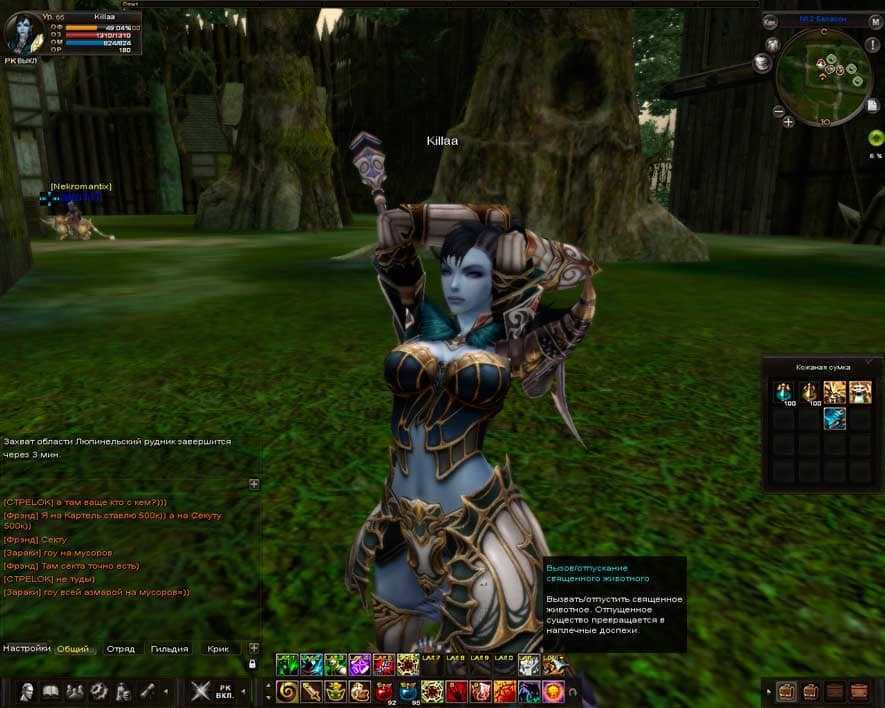885x708 pixels.
Task: Open the book icon in bottom menu
Action: point(50,691)
